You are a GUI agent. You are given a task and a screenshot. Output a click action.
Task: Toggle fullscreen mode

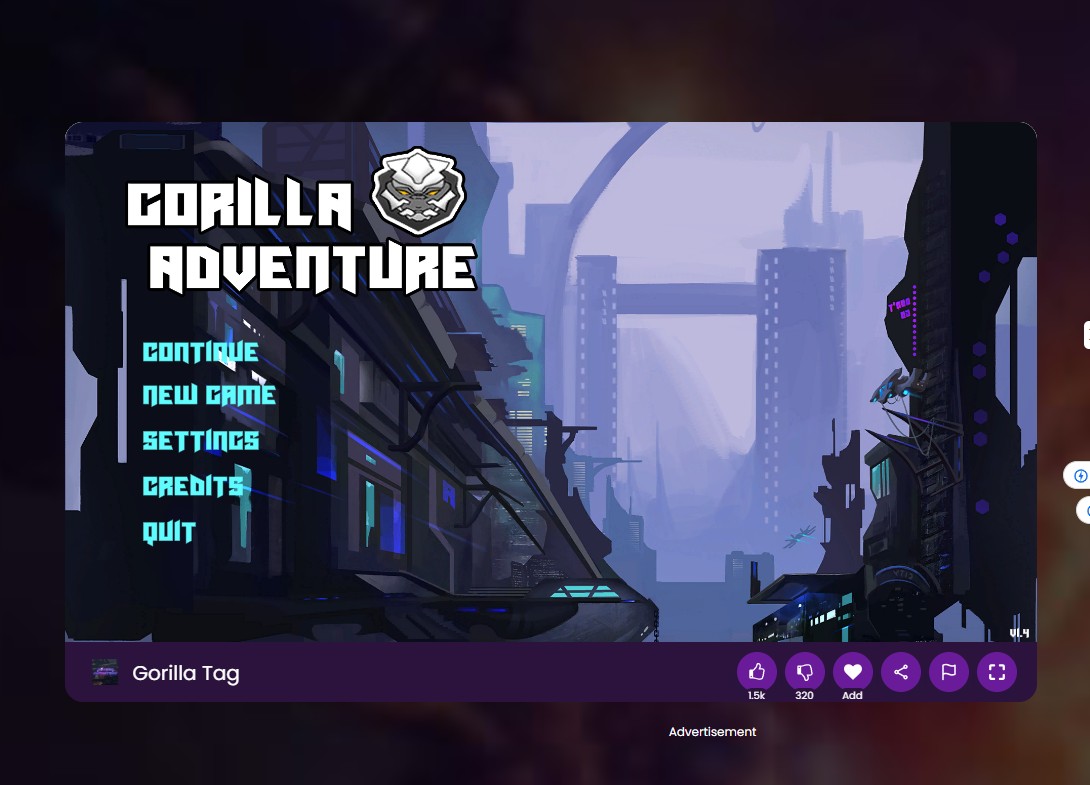997,672
